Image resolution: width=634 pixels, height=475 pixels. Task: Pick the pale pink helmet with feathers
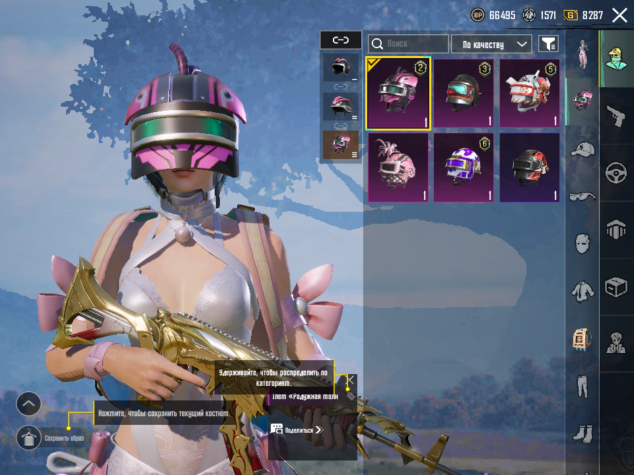[x=398, y=168]
